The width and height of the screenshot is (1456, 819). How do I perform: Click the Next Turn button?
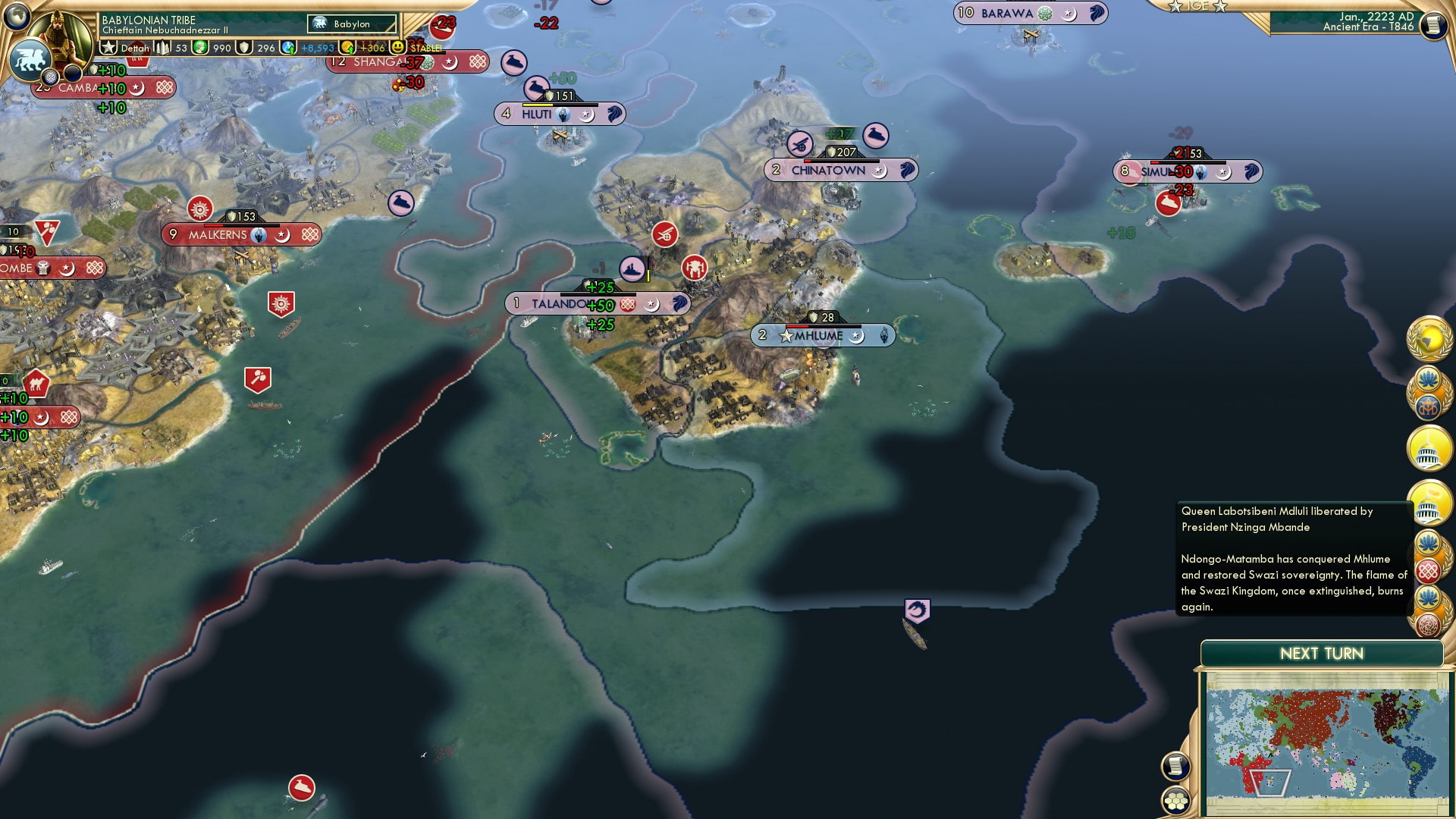click(1321, 654)
